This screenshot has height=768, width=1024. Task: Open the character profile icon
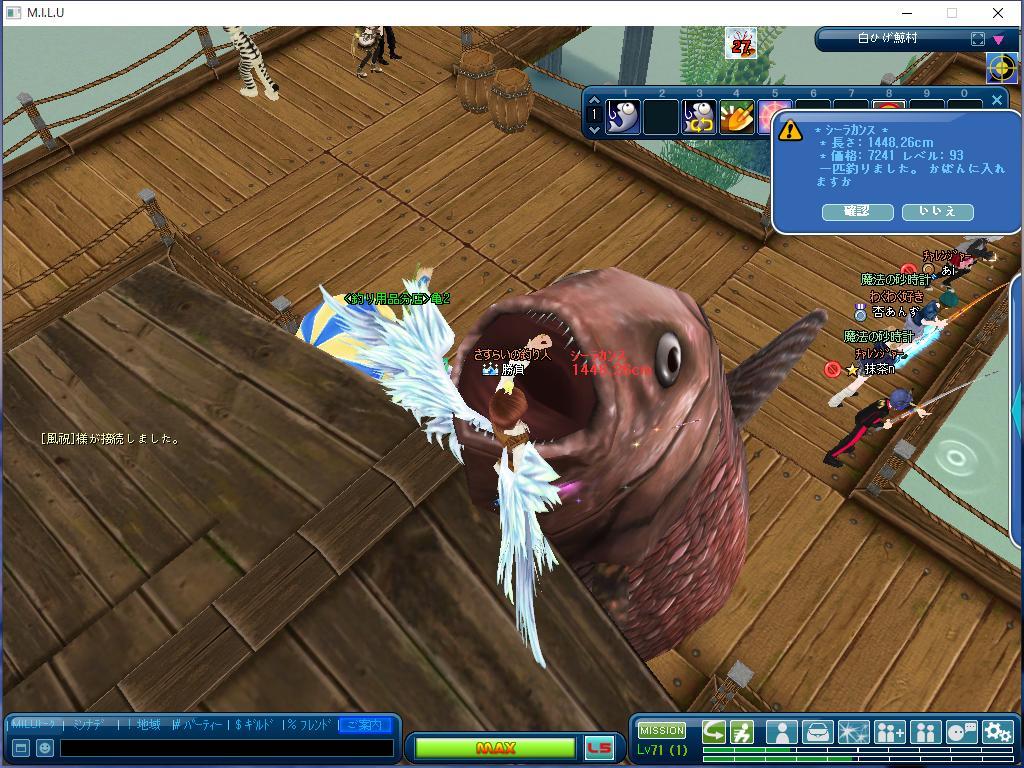(x=781, y=732)
